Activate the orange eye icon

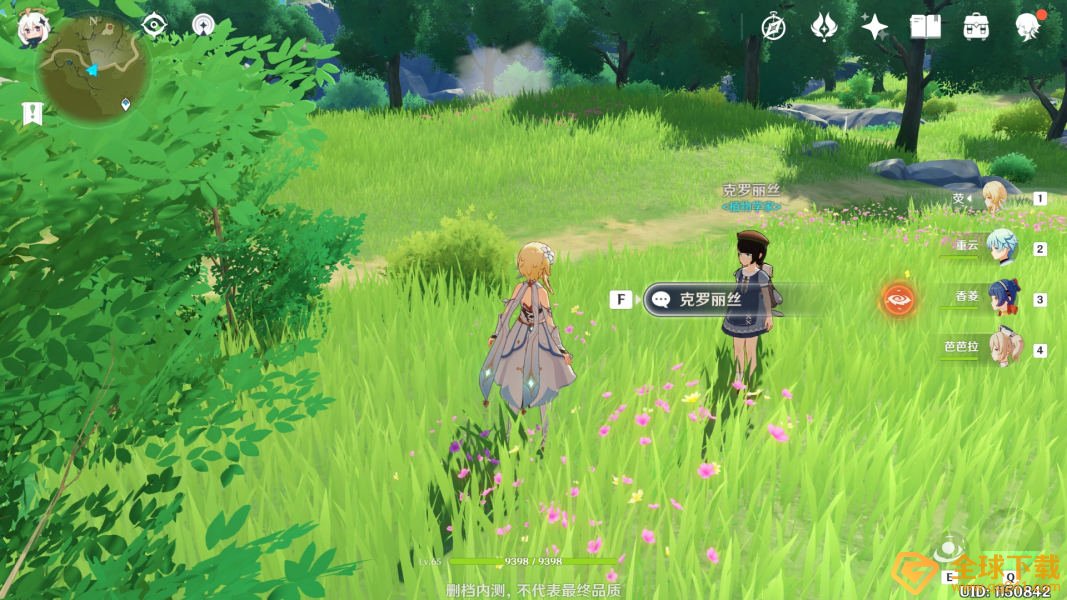pos(898,298)
